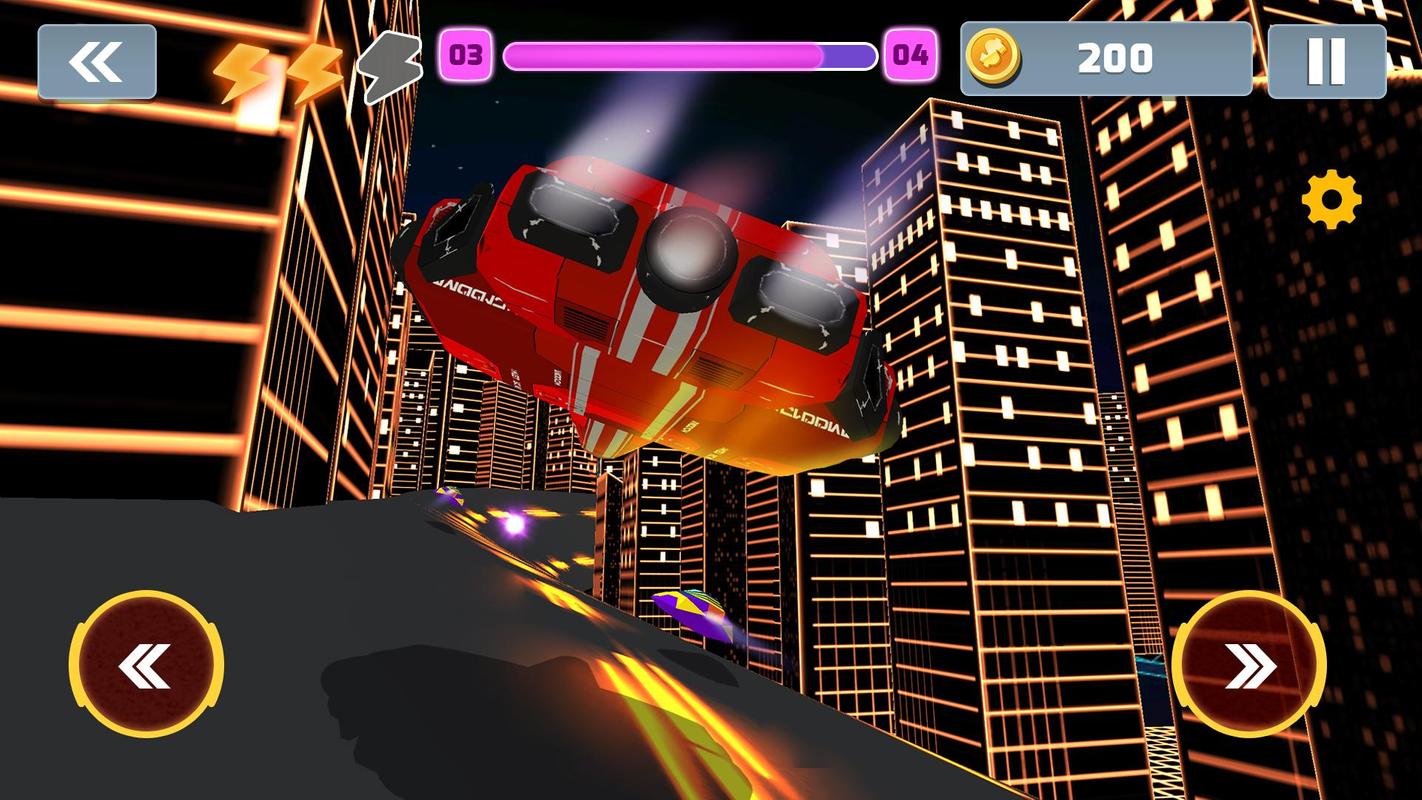Steer right with the round red button
This screenshot has height=800, width=1422.
pyautogui.click(x=1249, y=665)
